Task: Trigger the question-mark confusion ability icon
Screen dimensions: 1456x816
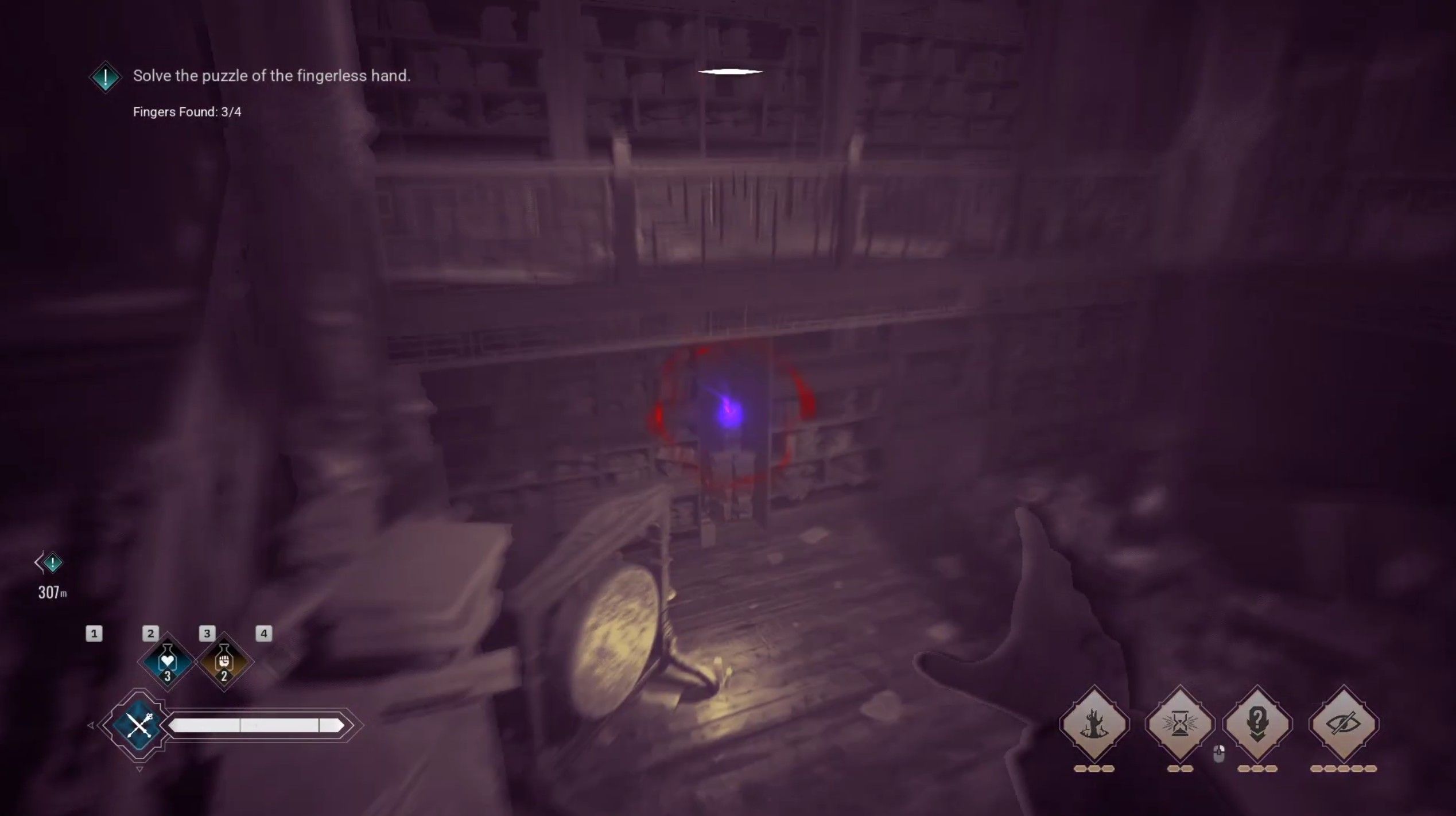Action: click(1259, 722)
